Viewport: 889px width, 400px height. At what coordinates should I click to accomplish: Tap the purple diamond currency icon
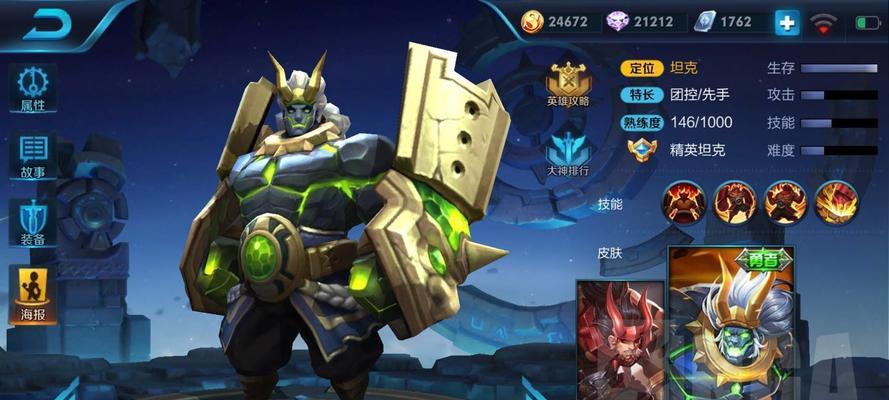coord(617,22)
